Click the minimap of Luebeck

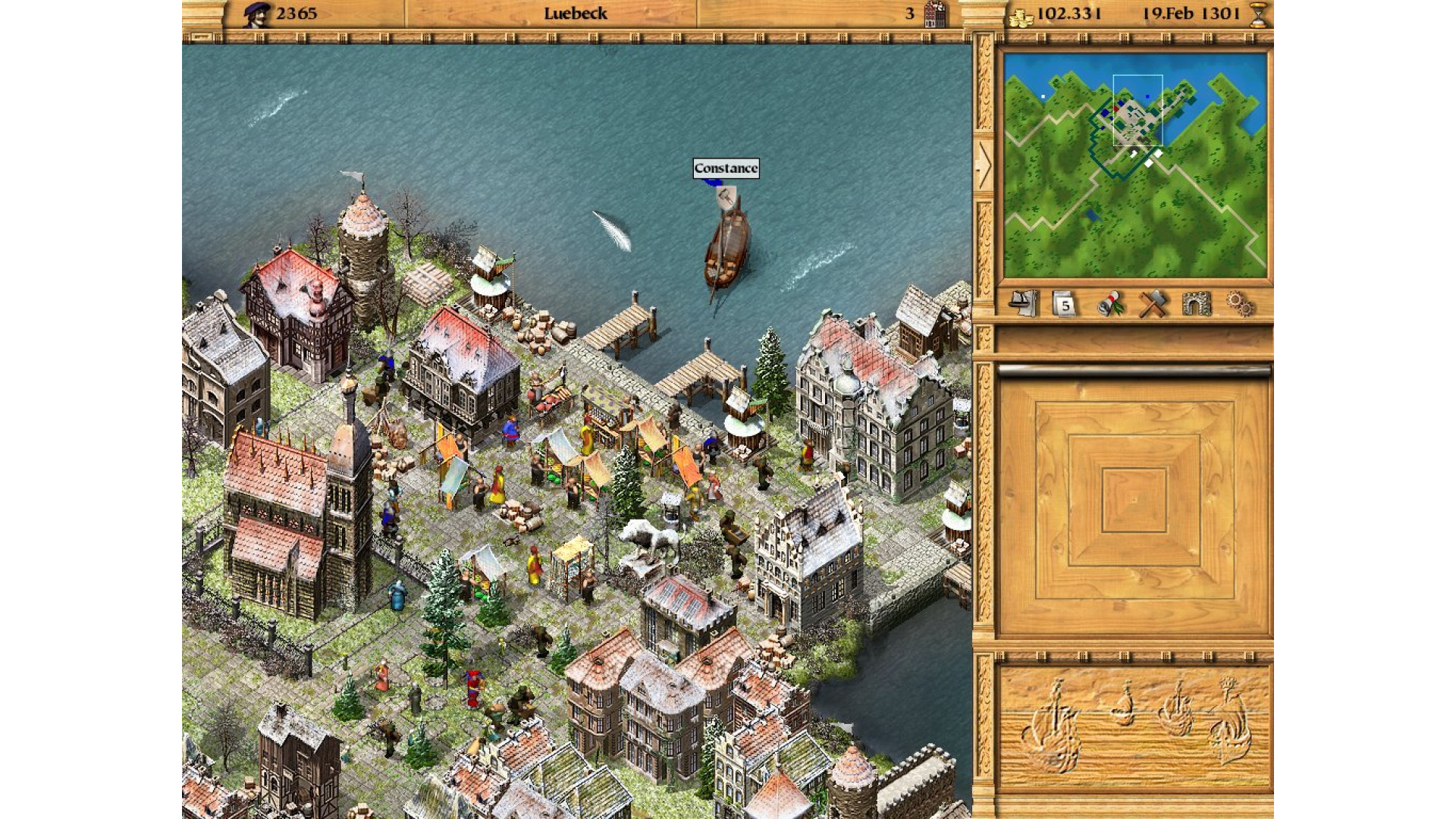click(x=1134, y=165)
